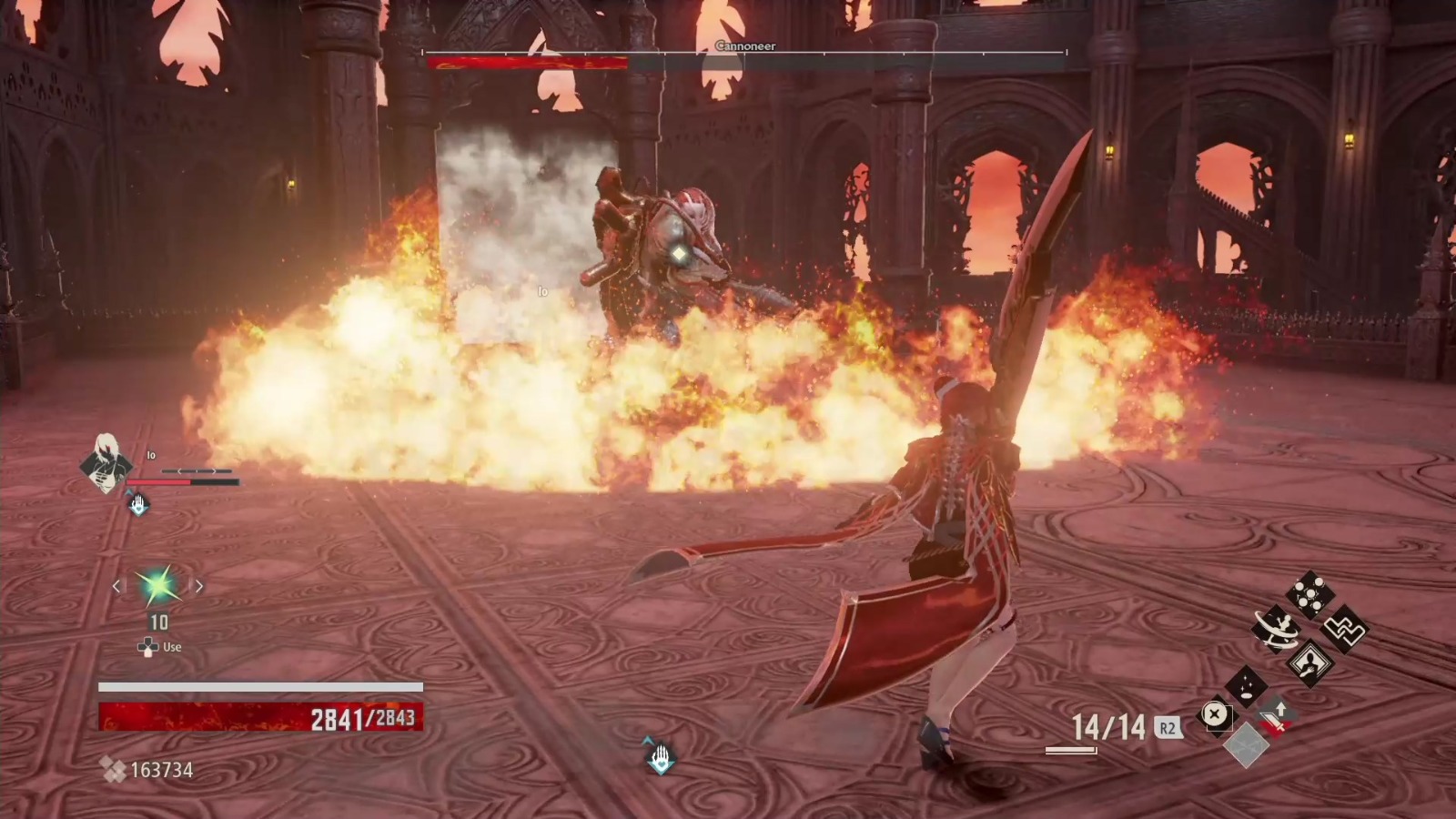Click the X face button prompt icon

click(1216, 716)
